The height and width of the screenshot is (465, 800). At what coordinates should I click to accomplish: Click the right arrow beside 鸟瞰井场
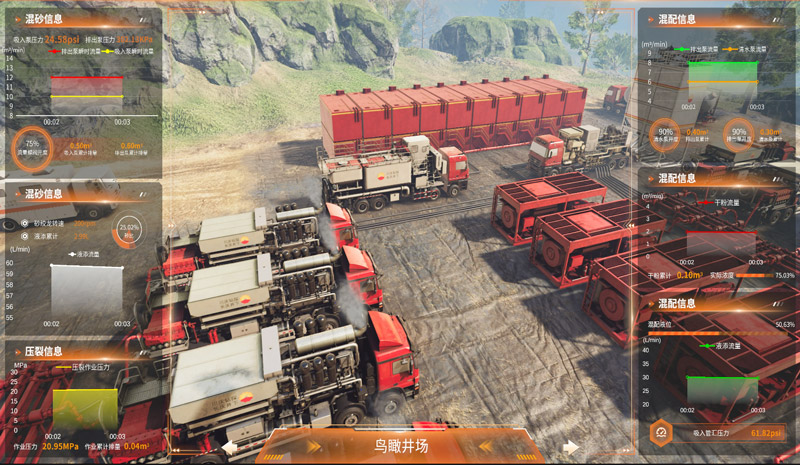pos(571,447)
